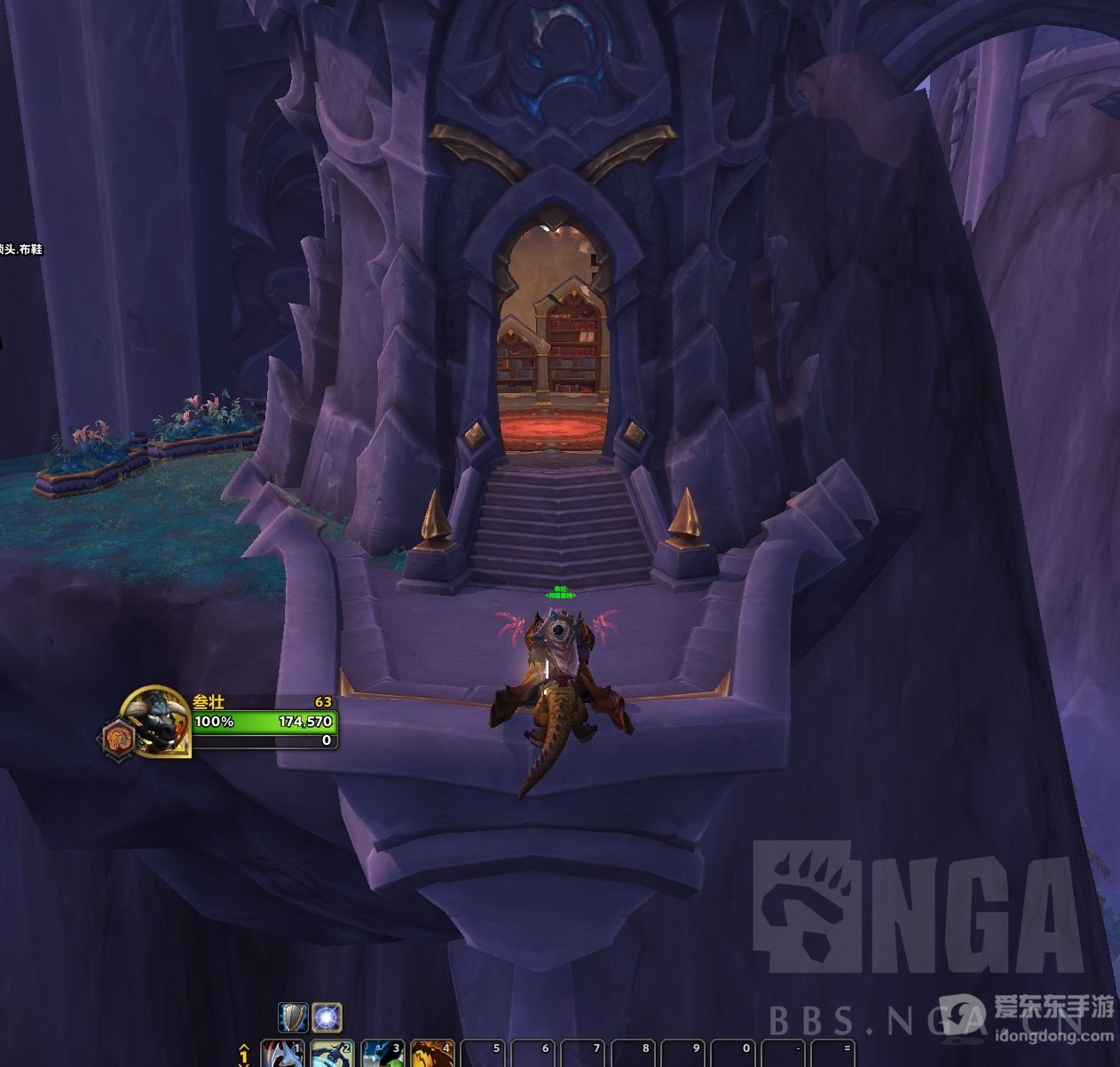Click the tauren player portrait
The image size is (1120, 1067).
158,721
